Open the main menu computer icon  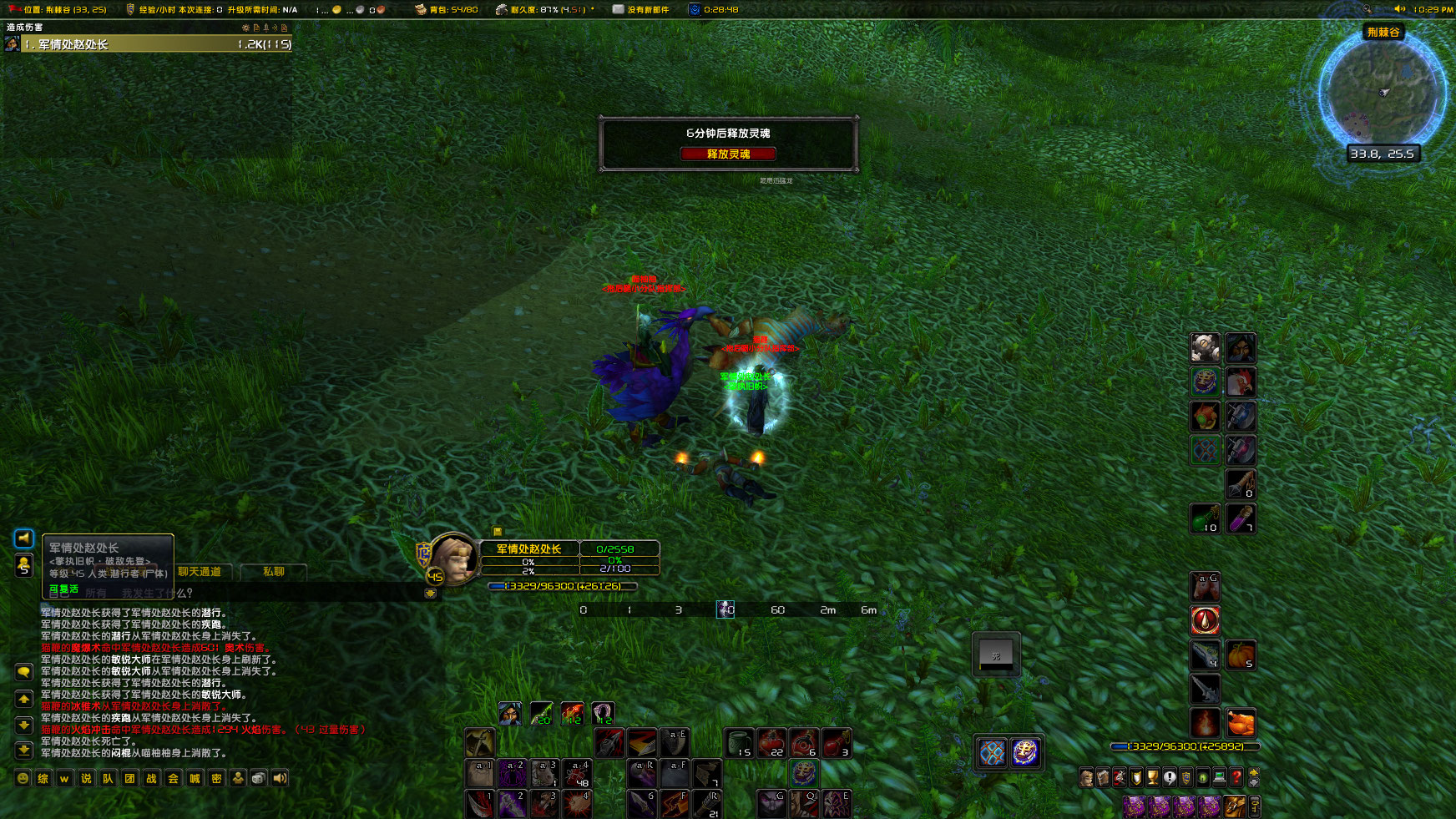pyautogui.click(x=1219, y=777)
